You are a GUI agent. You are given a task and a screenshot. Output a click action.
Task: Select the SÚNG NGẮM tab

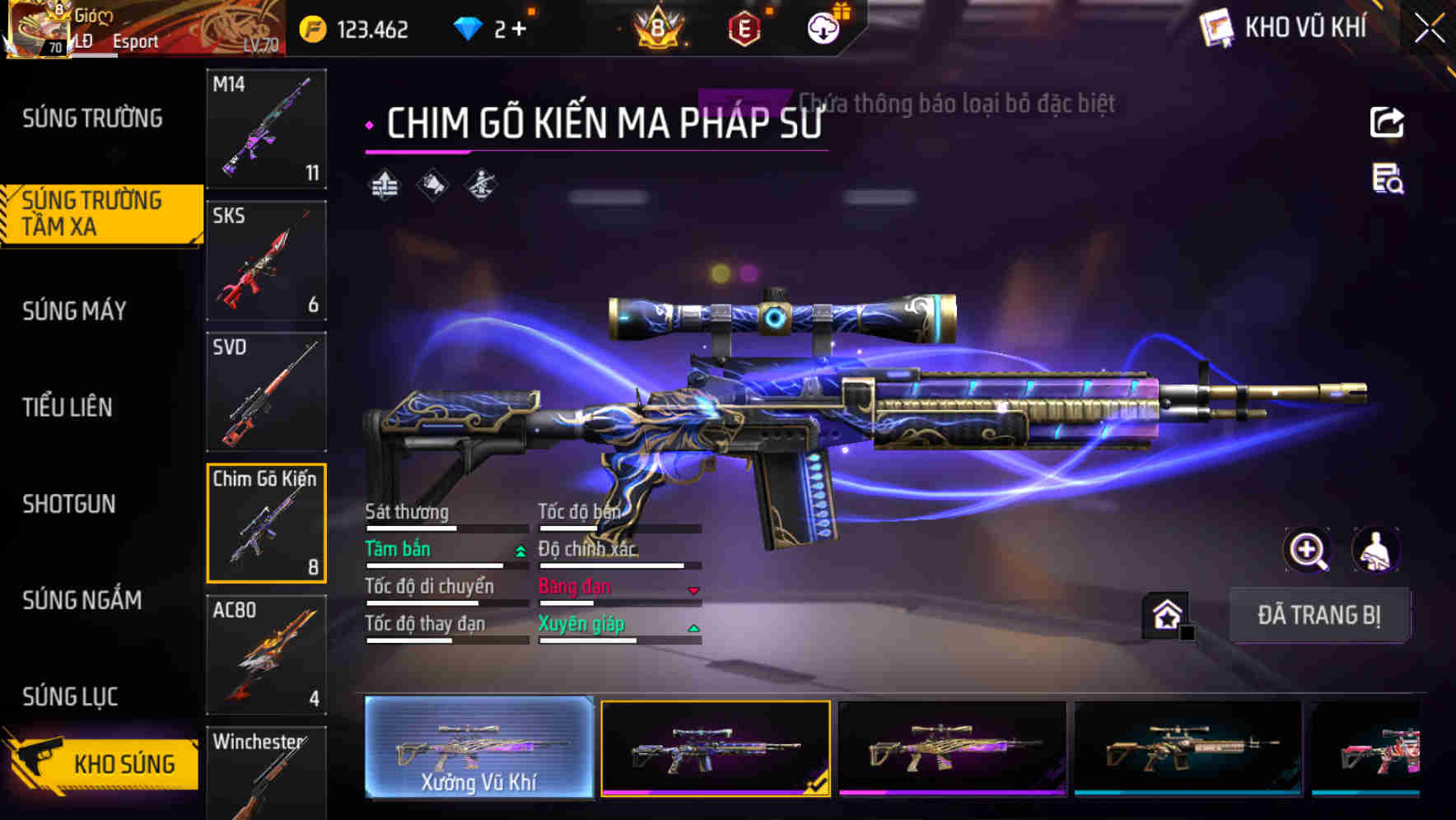(x=82, y=601)
